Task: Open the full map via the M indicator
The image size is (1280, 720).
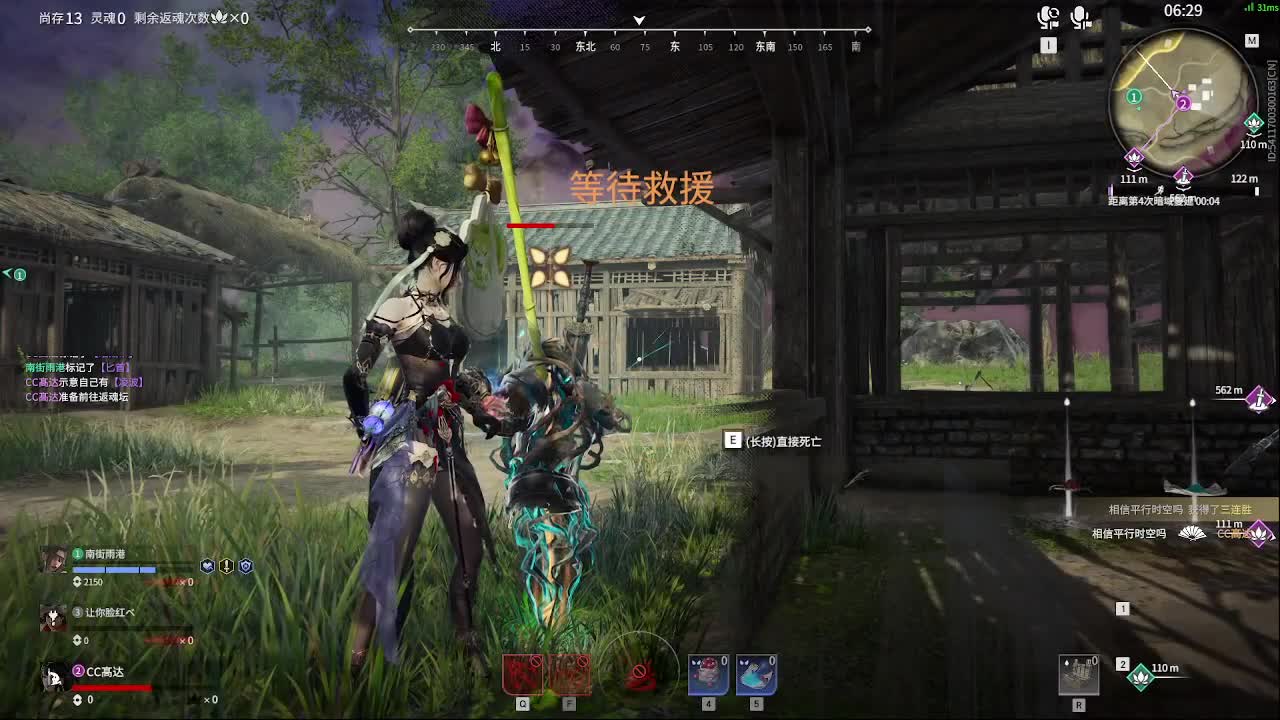Action: (1252, 40)
